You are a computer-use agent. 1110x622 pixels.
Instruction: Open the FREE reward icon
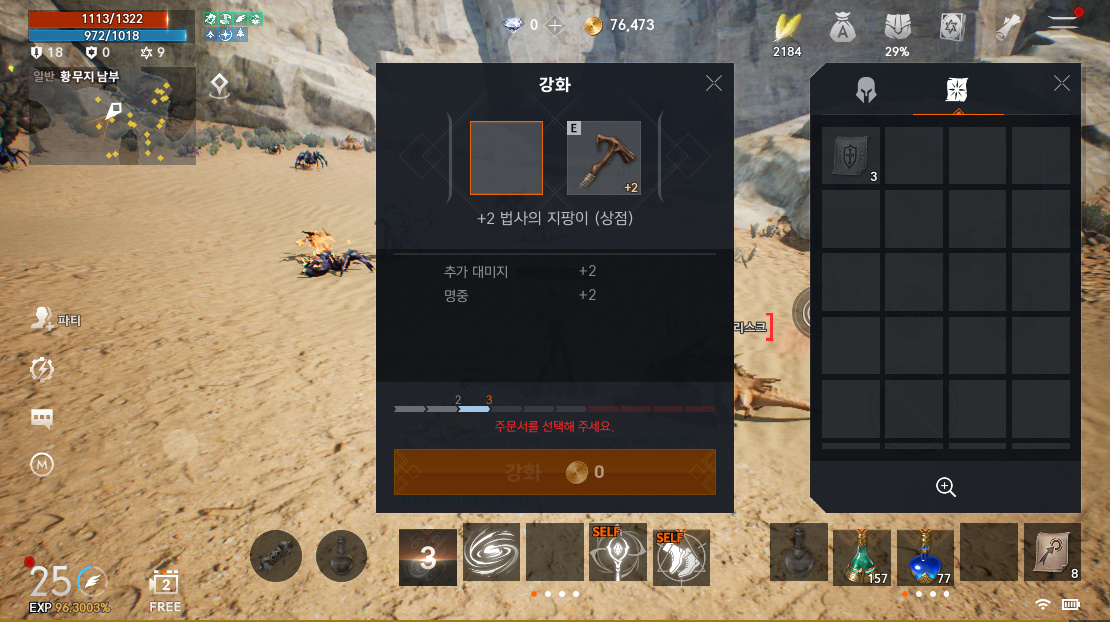[165, 588]
